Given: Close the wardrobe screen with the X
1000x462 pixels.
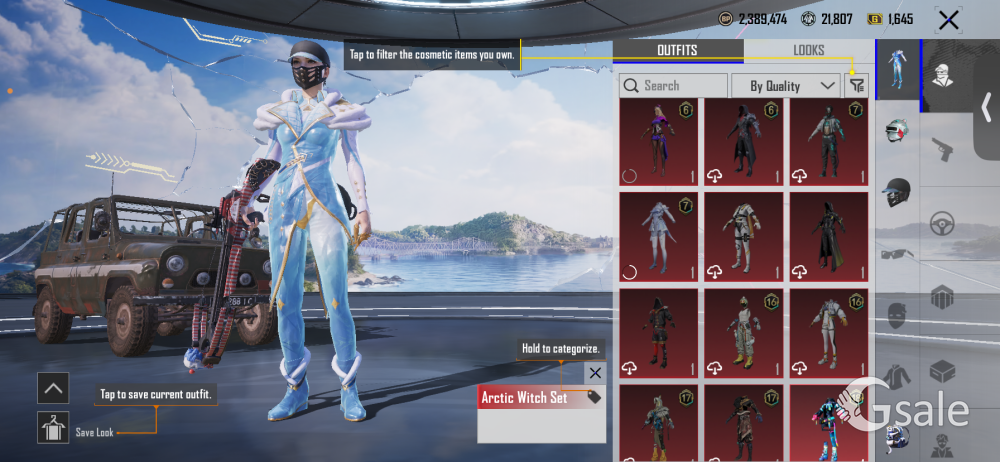Looking at the screenshot, I should [947, 19].
